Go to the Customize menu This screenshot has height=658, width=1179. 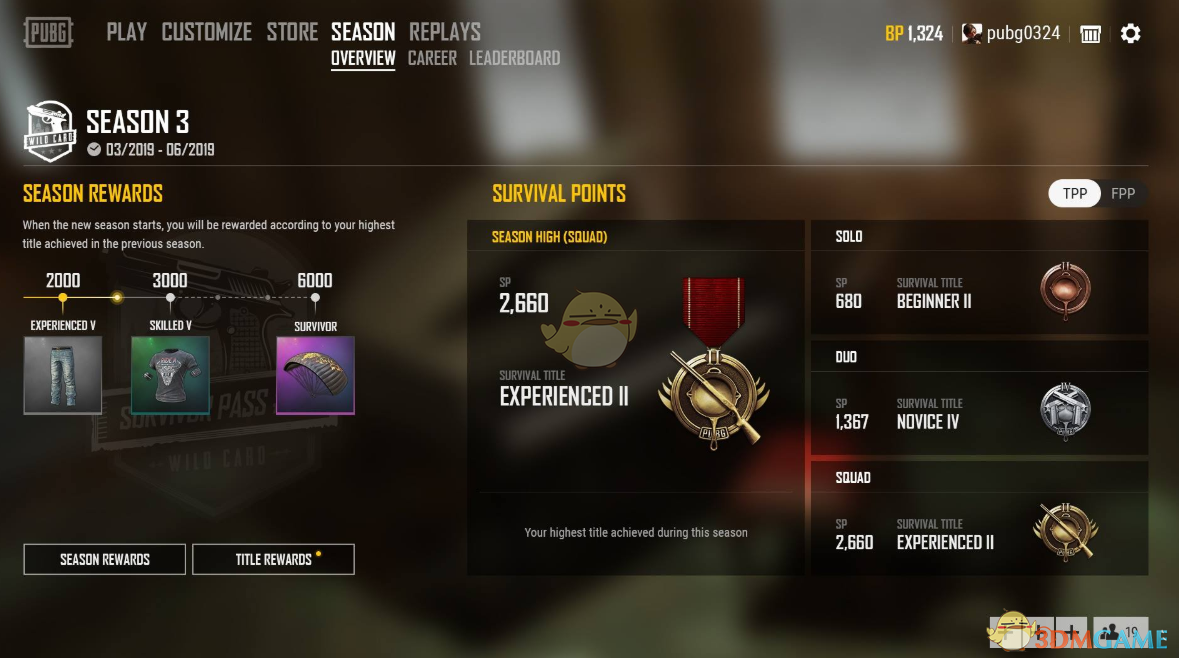point(207,32)
